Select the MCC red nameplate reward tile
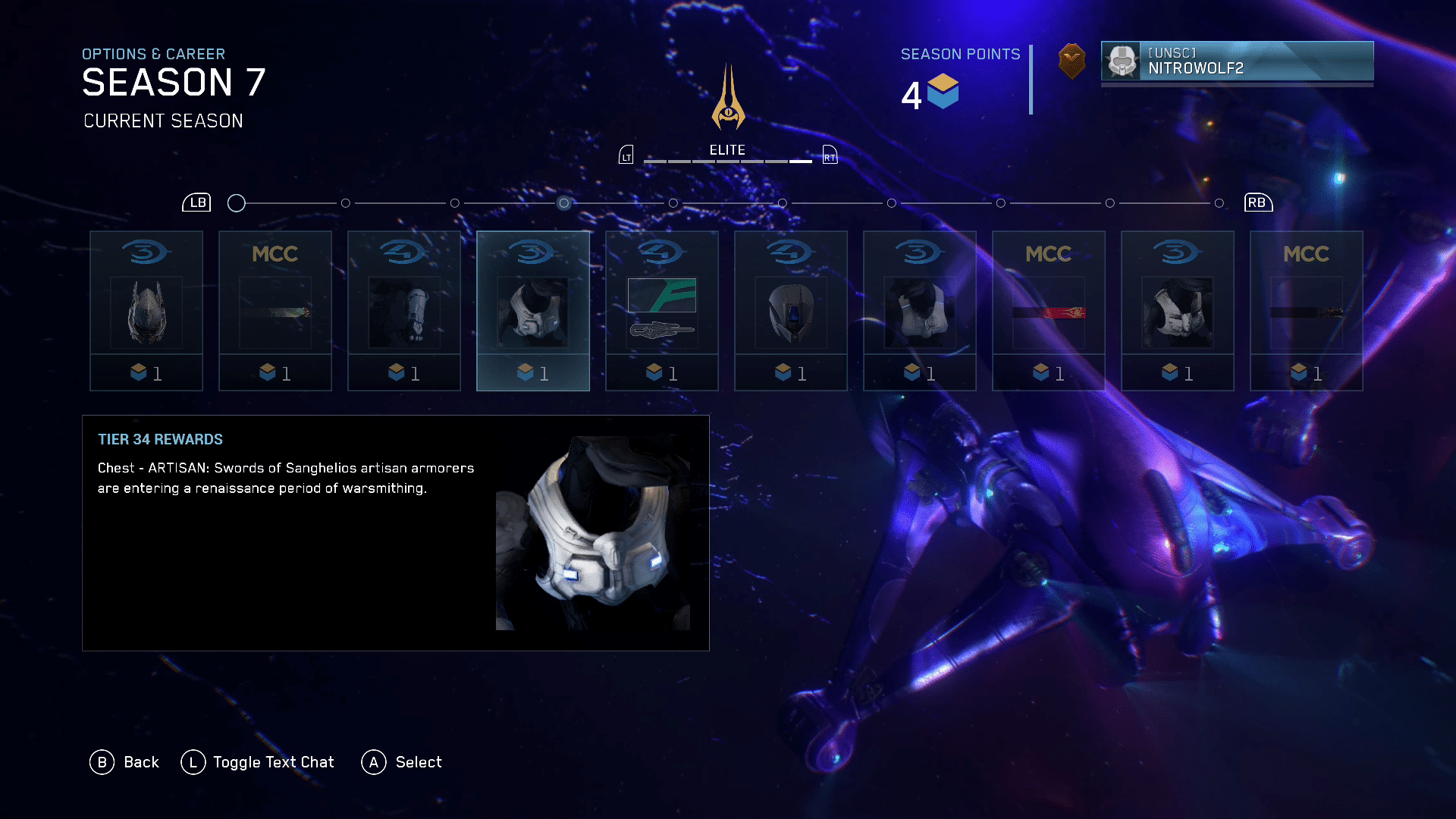The height and width of the screenshot is (819, 1456). point(1049,311)
